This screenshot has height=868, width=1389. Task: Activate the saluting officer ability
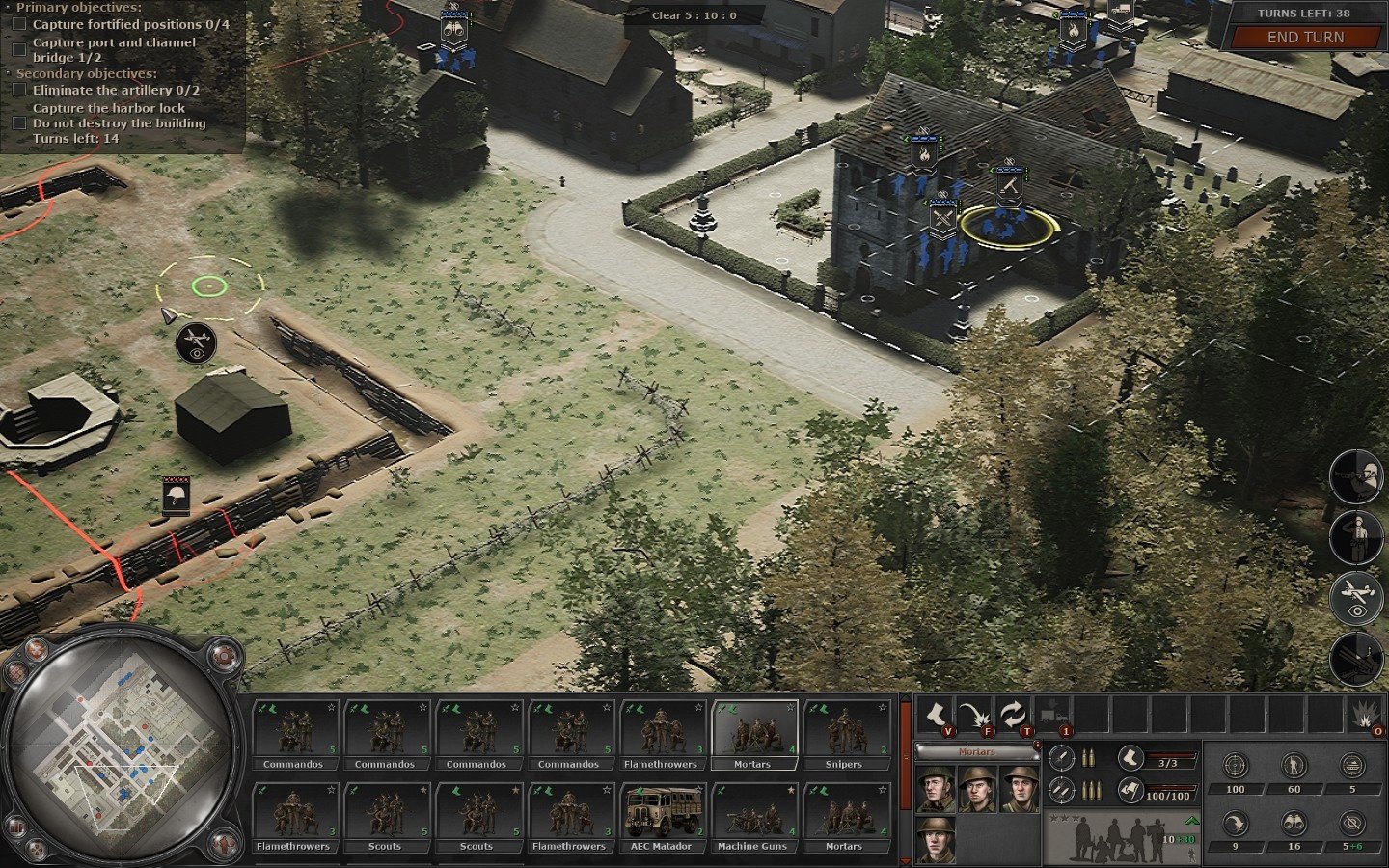coord(1356,537)
